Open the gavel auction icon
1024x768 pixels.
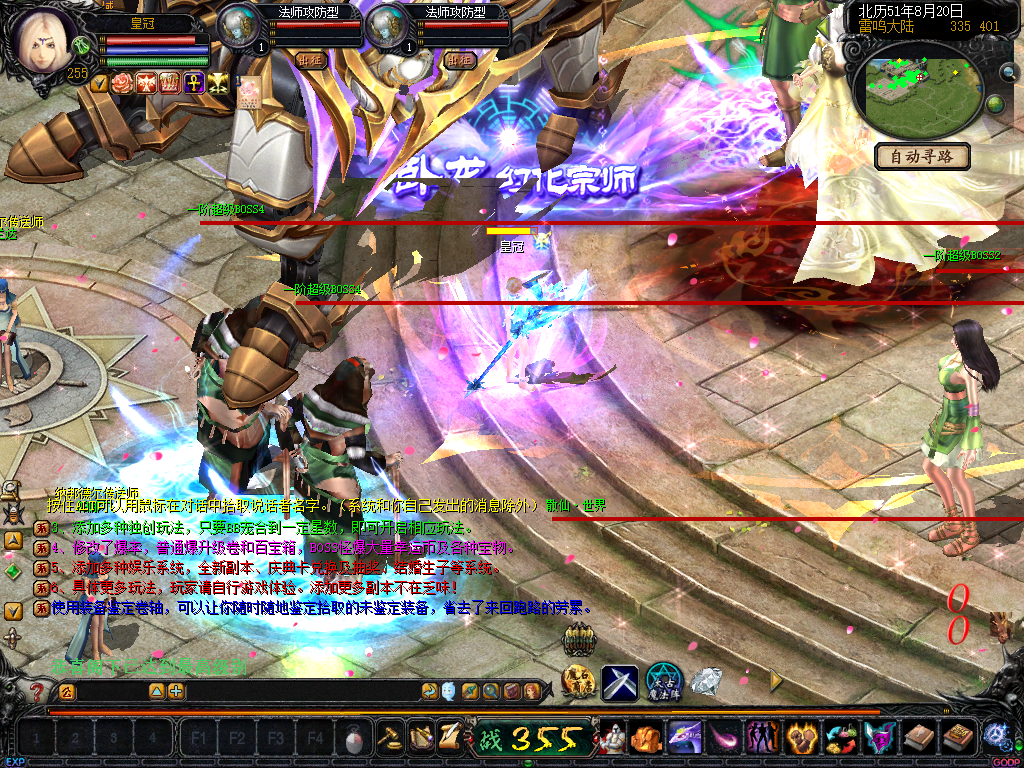click(388, 739)
